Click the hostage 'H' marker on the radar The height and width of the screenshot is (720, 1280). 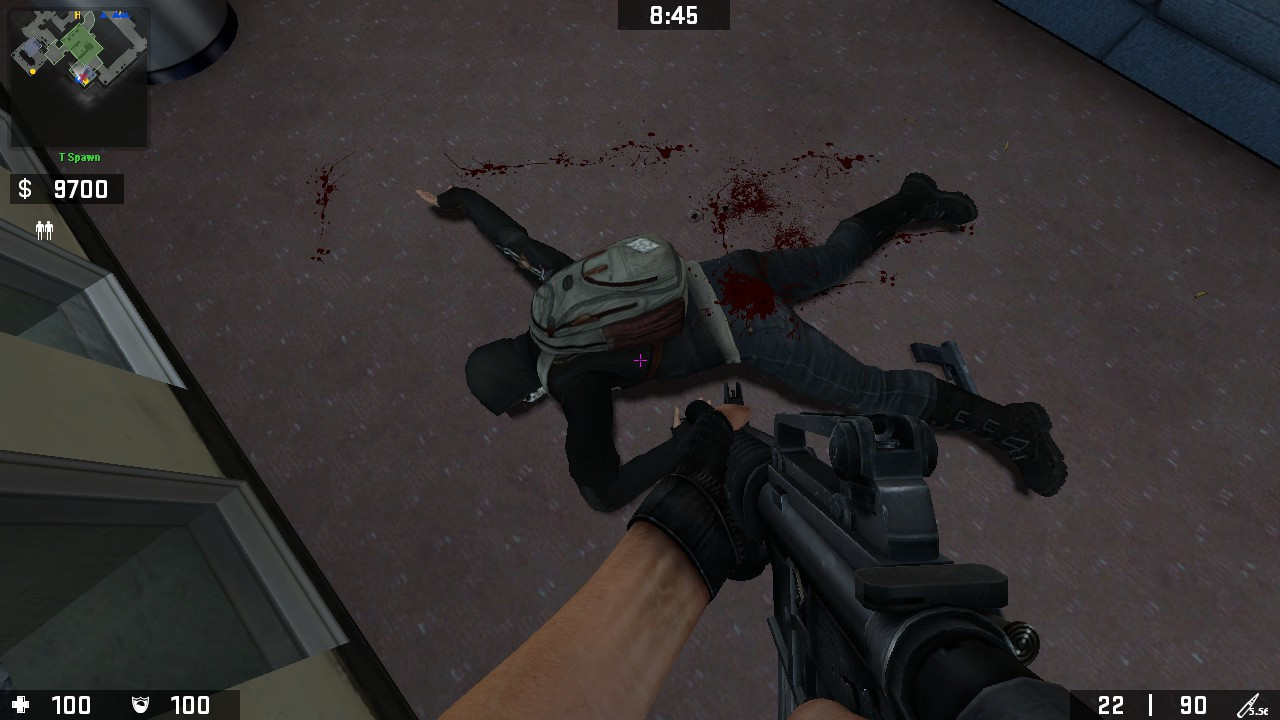point(77,15)
